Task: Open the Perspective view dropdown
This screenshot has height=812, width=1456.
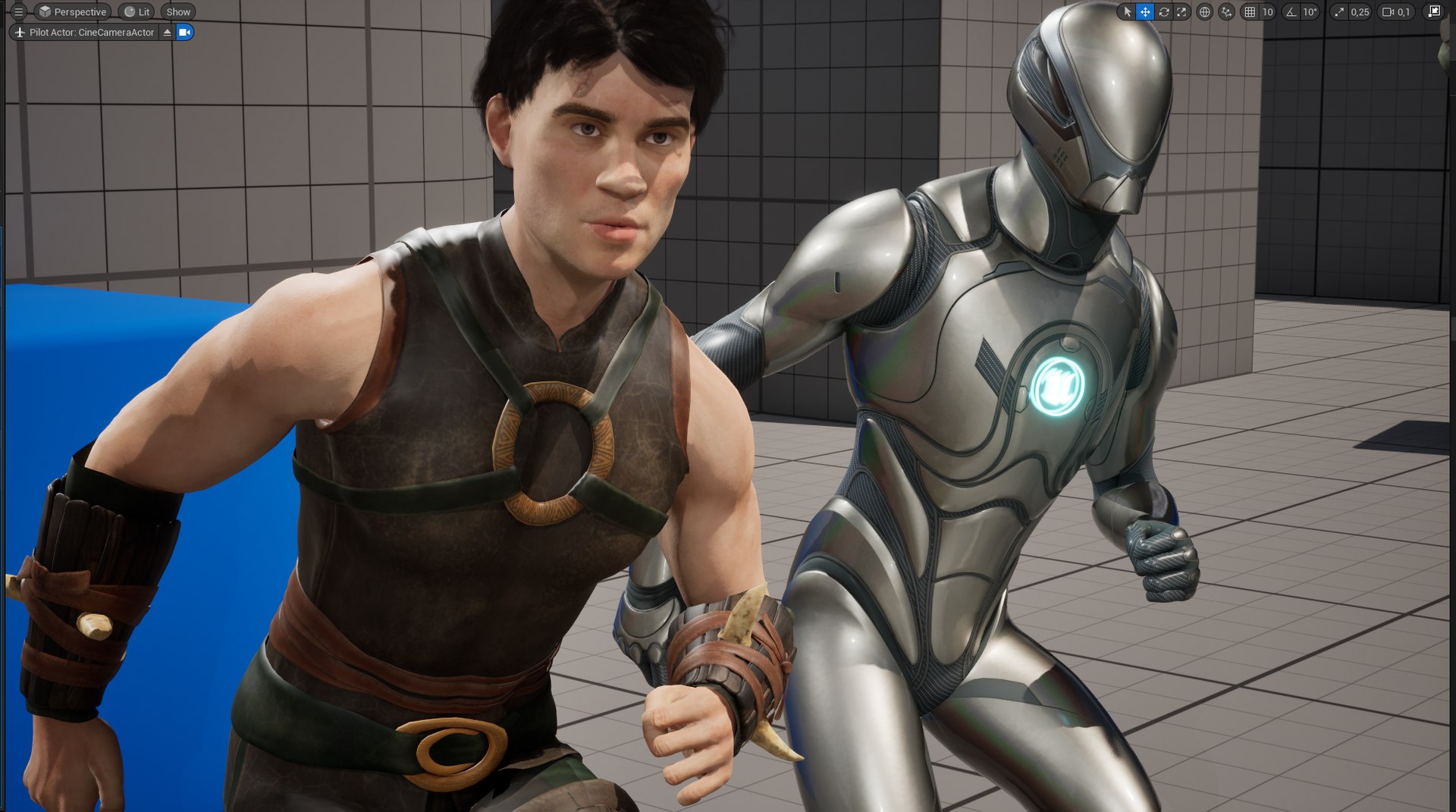Action: (73, 12)
